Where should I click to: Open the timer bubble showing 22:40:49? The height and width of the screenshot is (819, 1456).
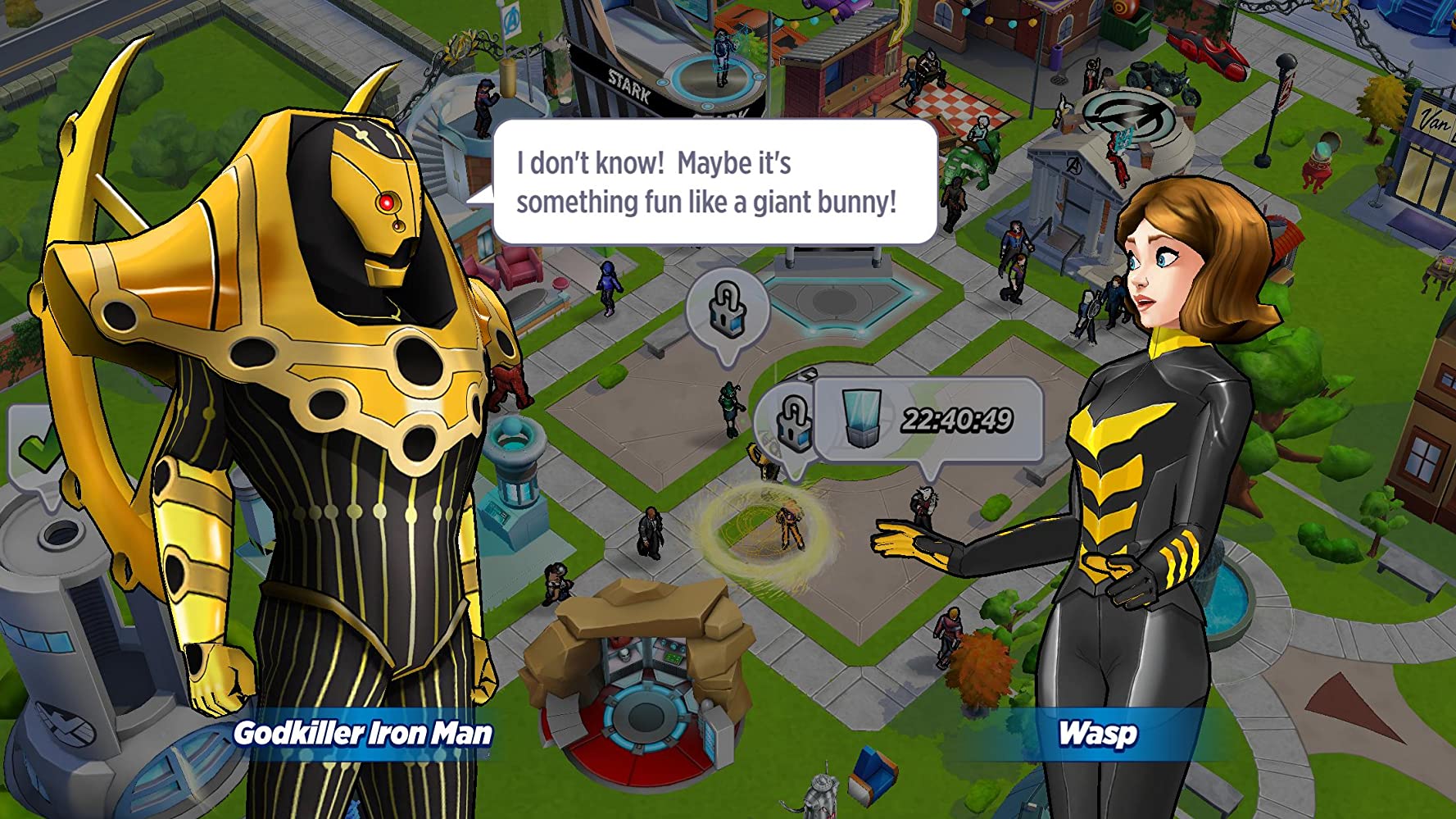coord(929,421)
